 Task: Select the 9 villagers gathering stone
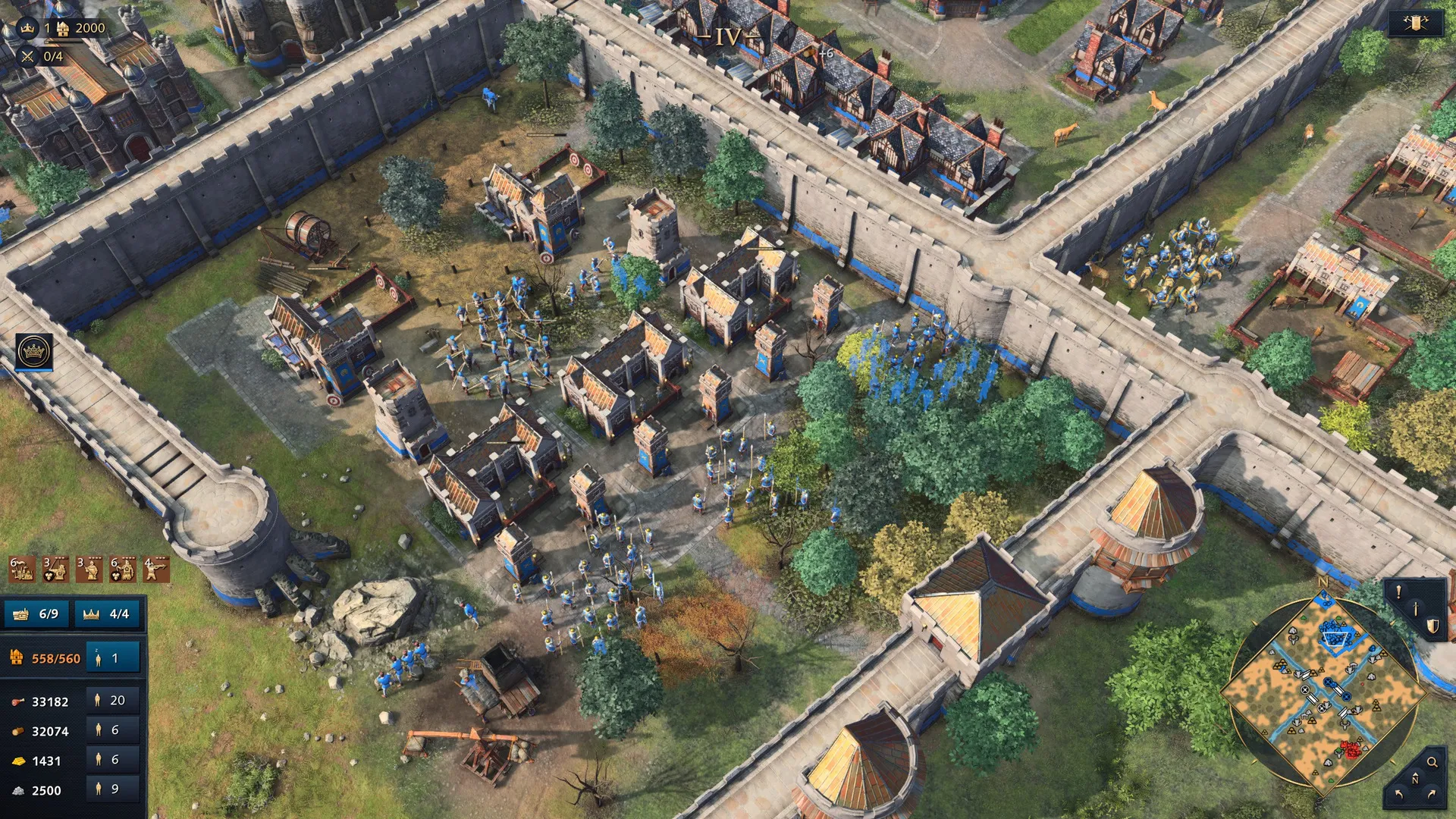(x=112, y=789)
